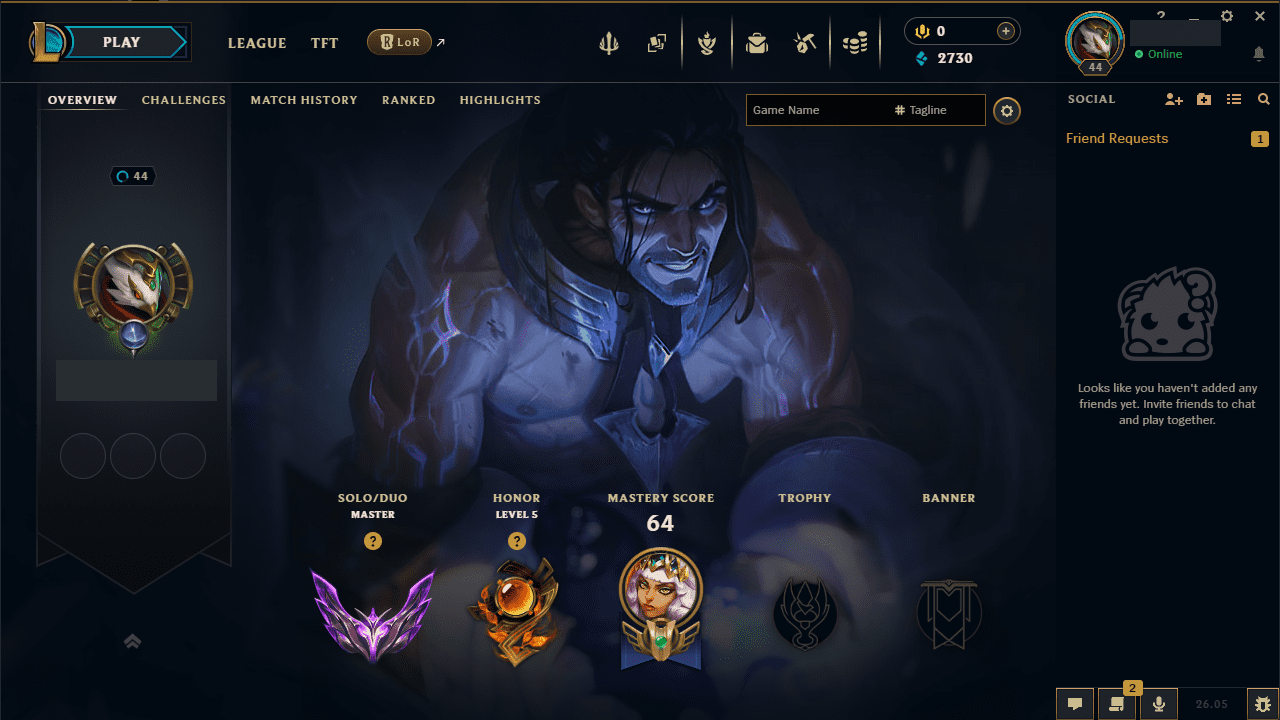Switch to the MATCH HISTORY tab

coord(304,100)
